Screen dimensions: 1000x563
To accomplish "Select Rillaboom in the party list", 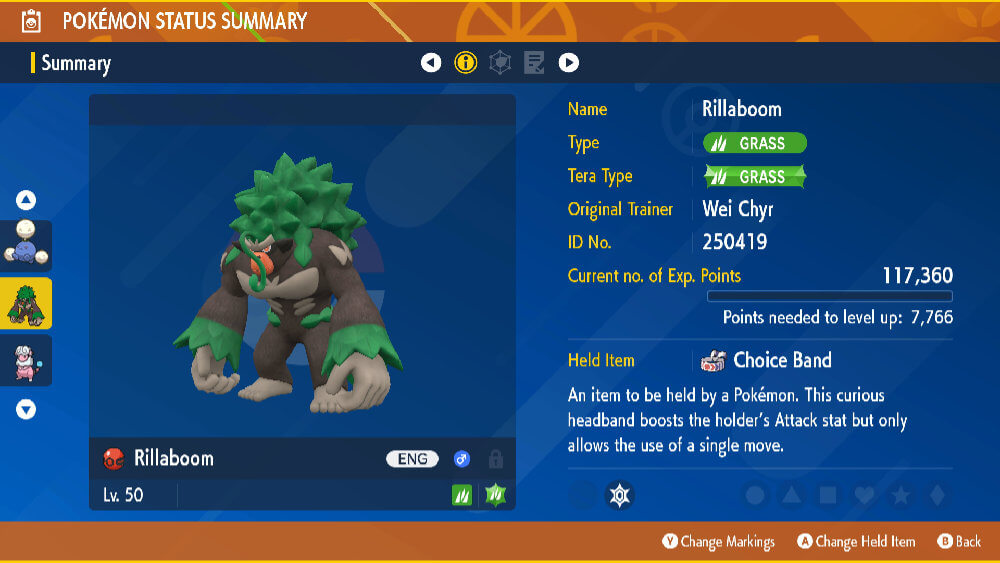I will [26, 304].
